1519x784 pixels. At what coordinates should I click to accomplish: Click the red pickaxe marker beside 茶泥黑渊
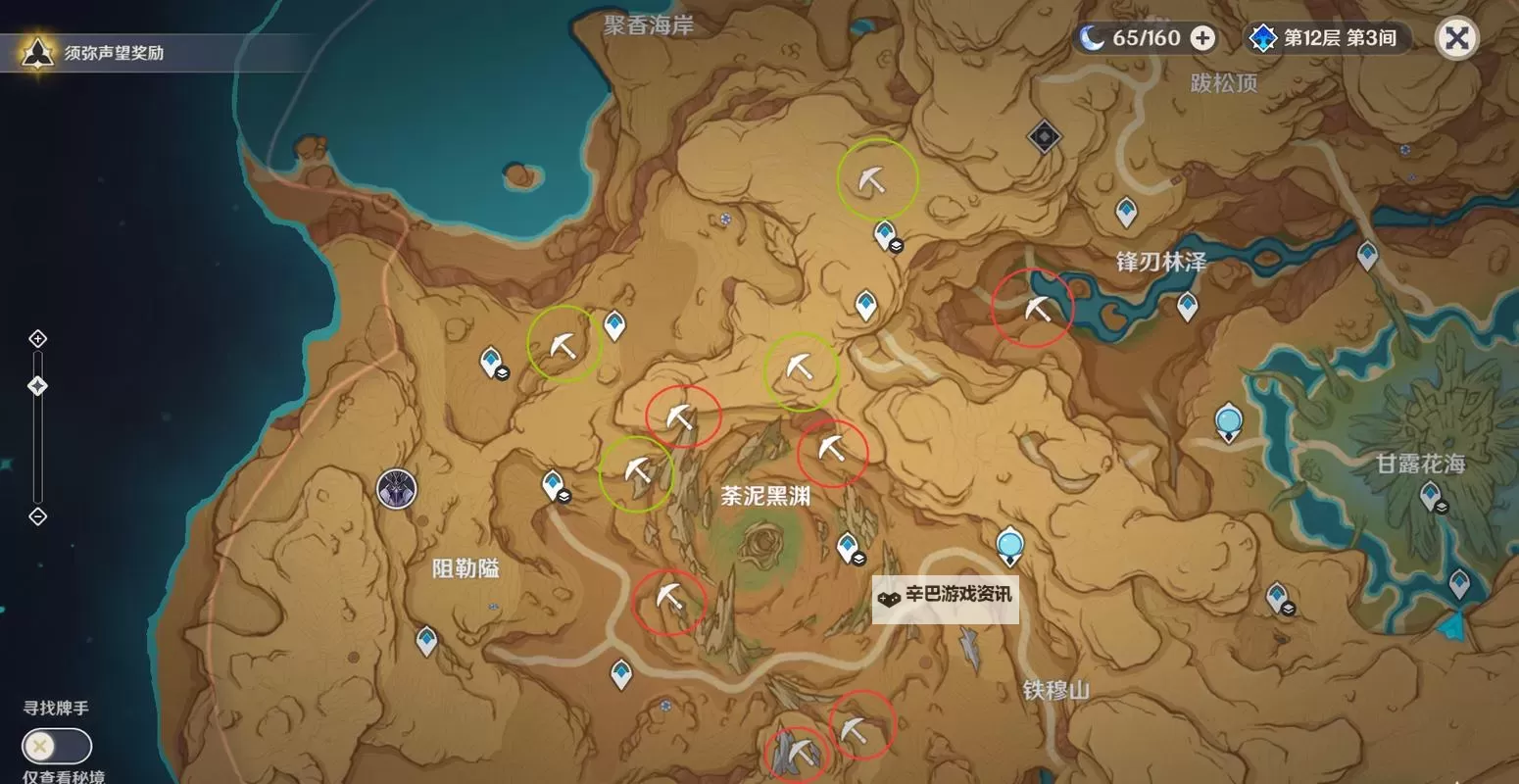pyautogui.click(x=832, y=454)
